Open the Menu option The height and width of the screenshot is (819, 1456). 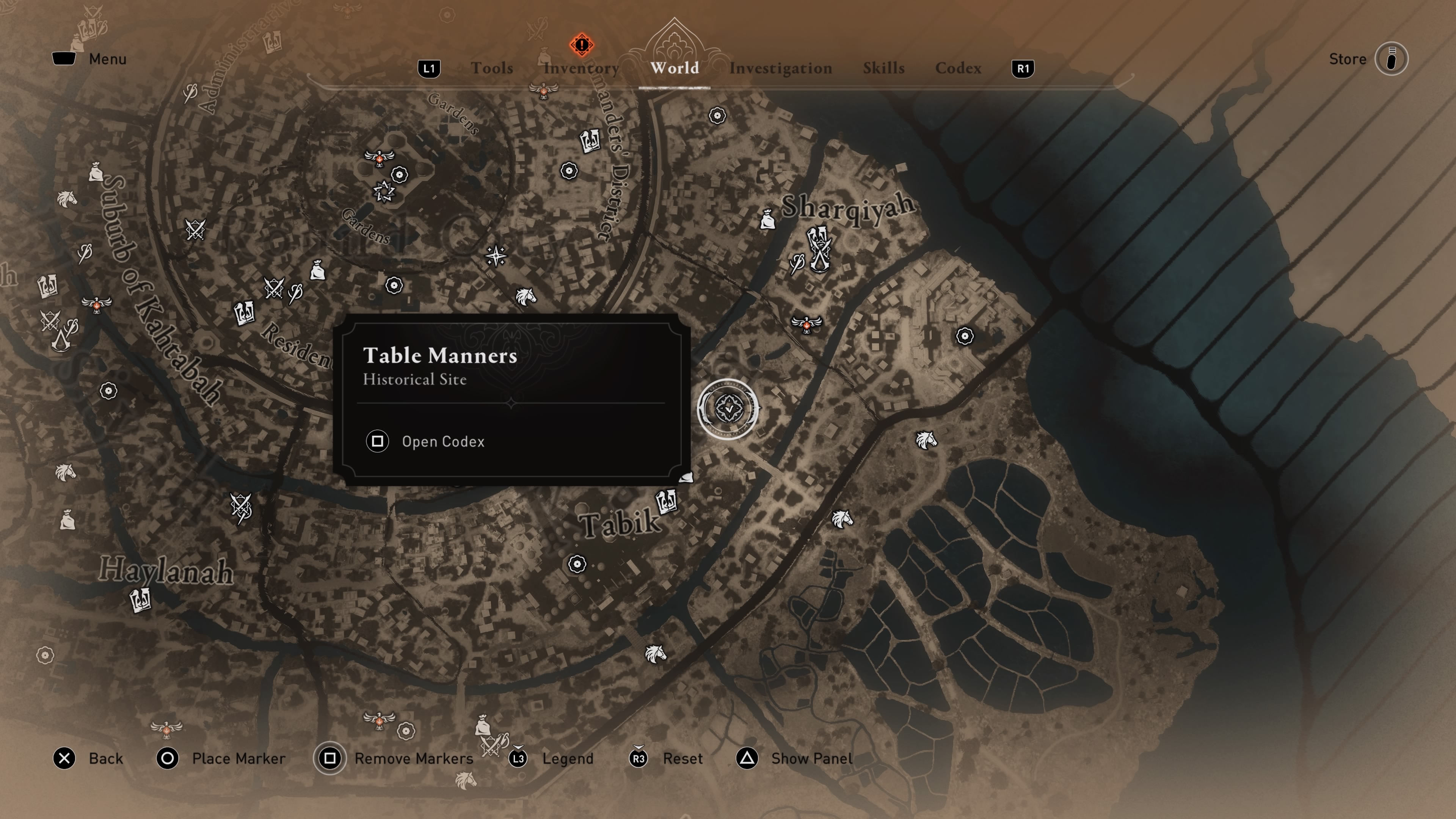[89, 59]
